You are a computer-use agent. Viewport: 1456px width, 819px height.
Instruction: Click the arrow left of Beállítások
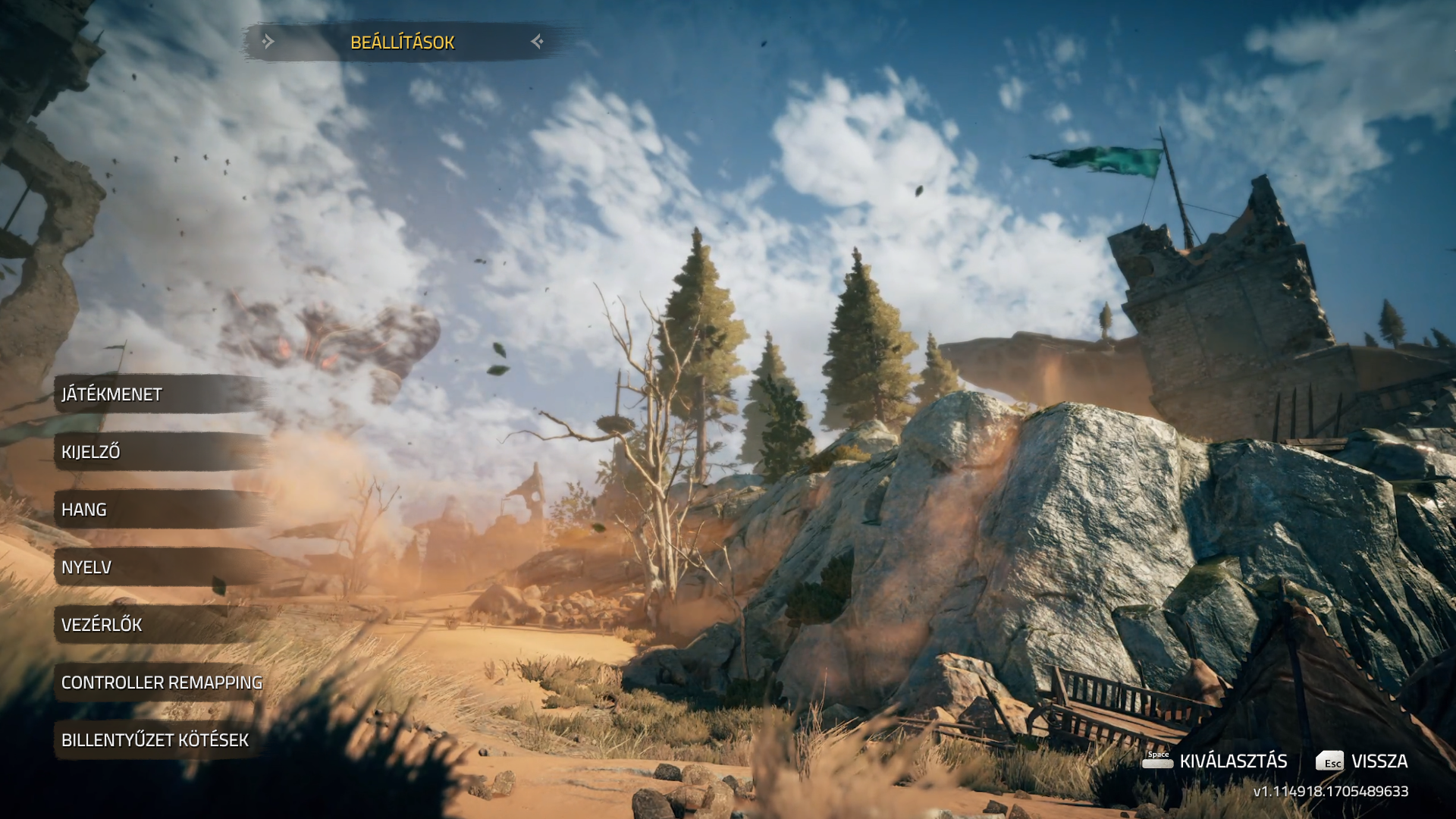268,42
